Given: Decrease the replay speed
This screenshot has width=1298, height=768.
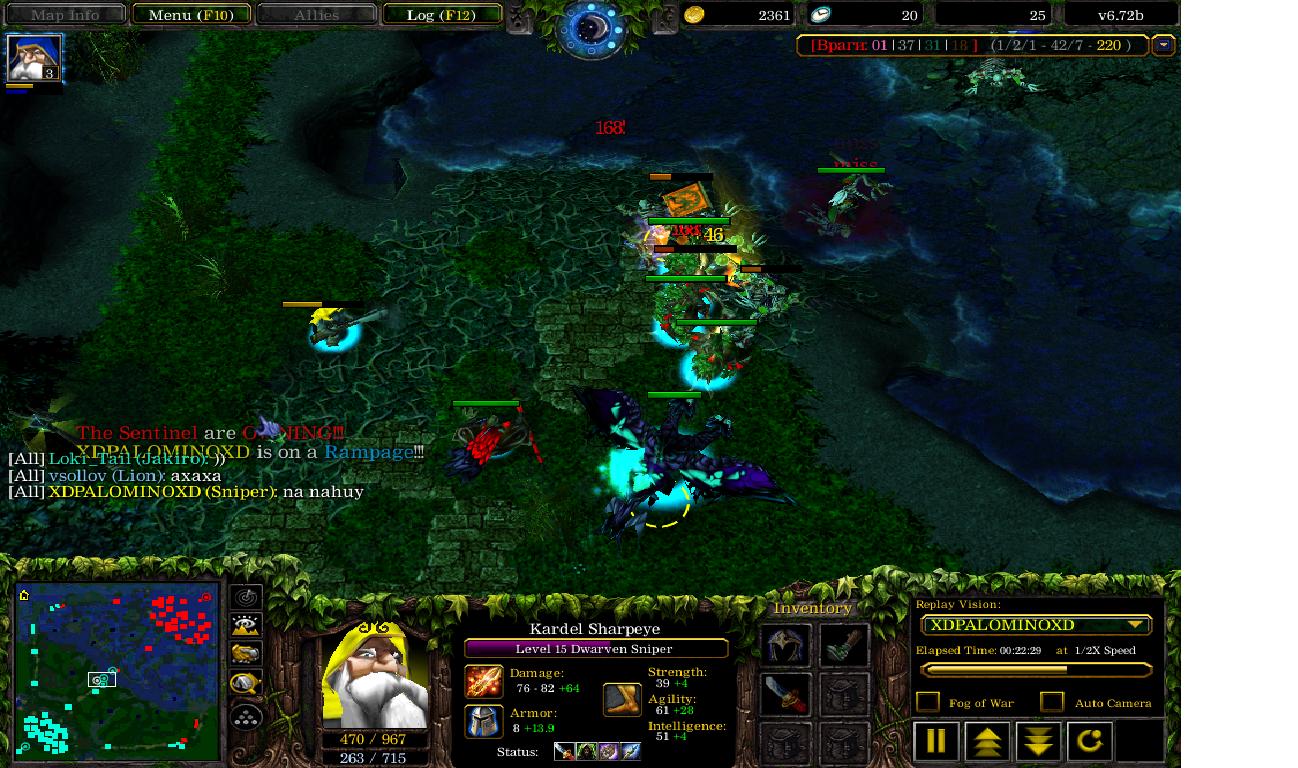Looking at the screenshot, I should point(1038,742).
